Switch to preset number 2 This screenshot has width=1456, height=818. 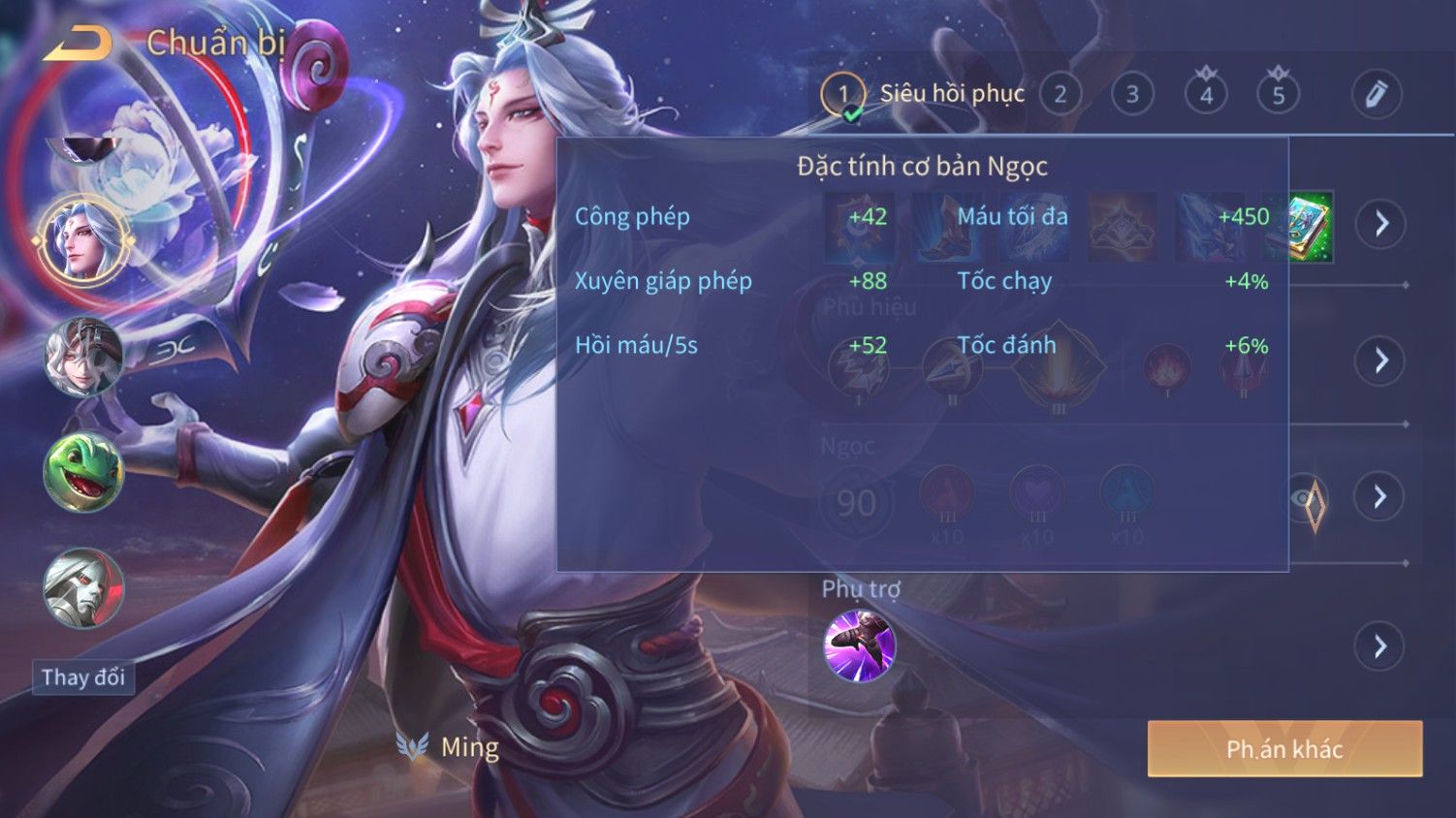(1060, 95)
